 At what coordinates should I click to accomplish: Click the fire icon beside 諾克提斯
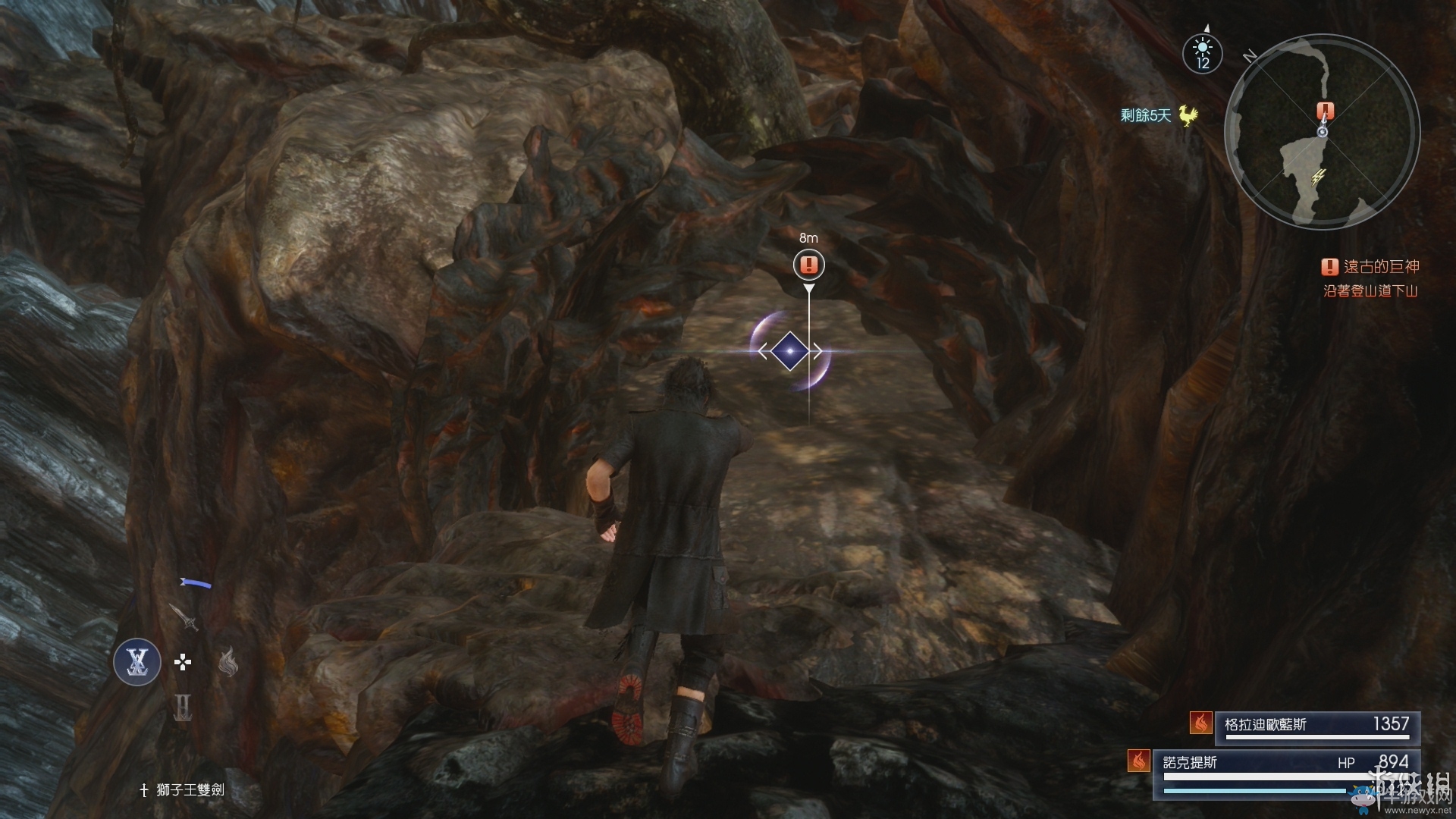tap(1138, 761)
